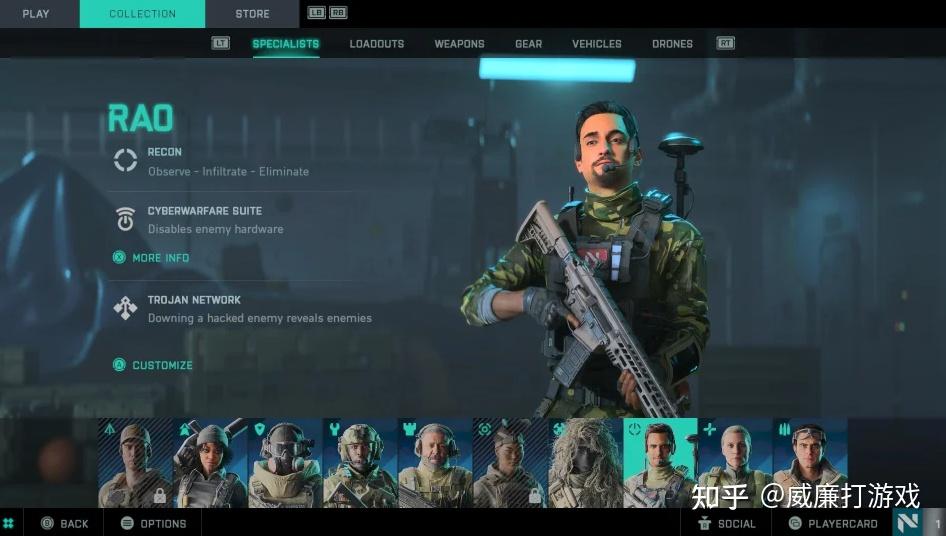Select the Collection tab
Screen dimensions: 946x536
point(142,14)
